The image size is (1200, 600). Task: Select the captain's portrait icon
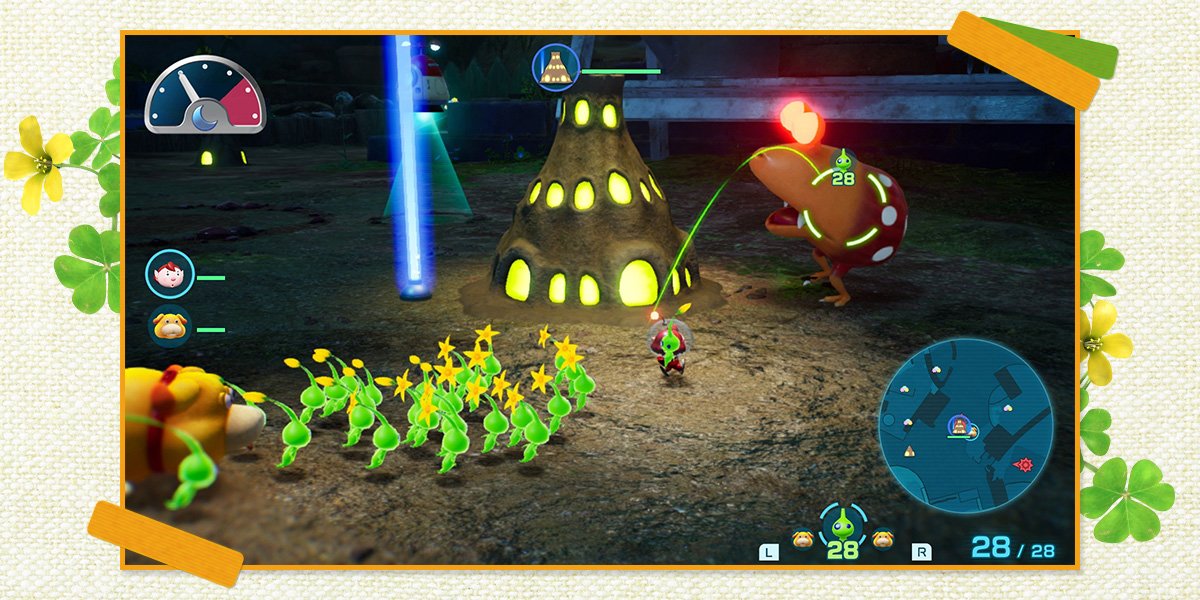pyautogui.click(x=170, y=275)
